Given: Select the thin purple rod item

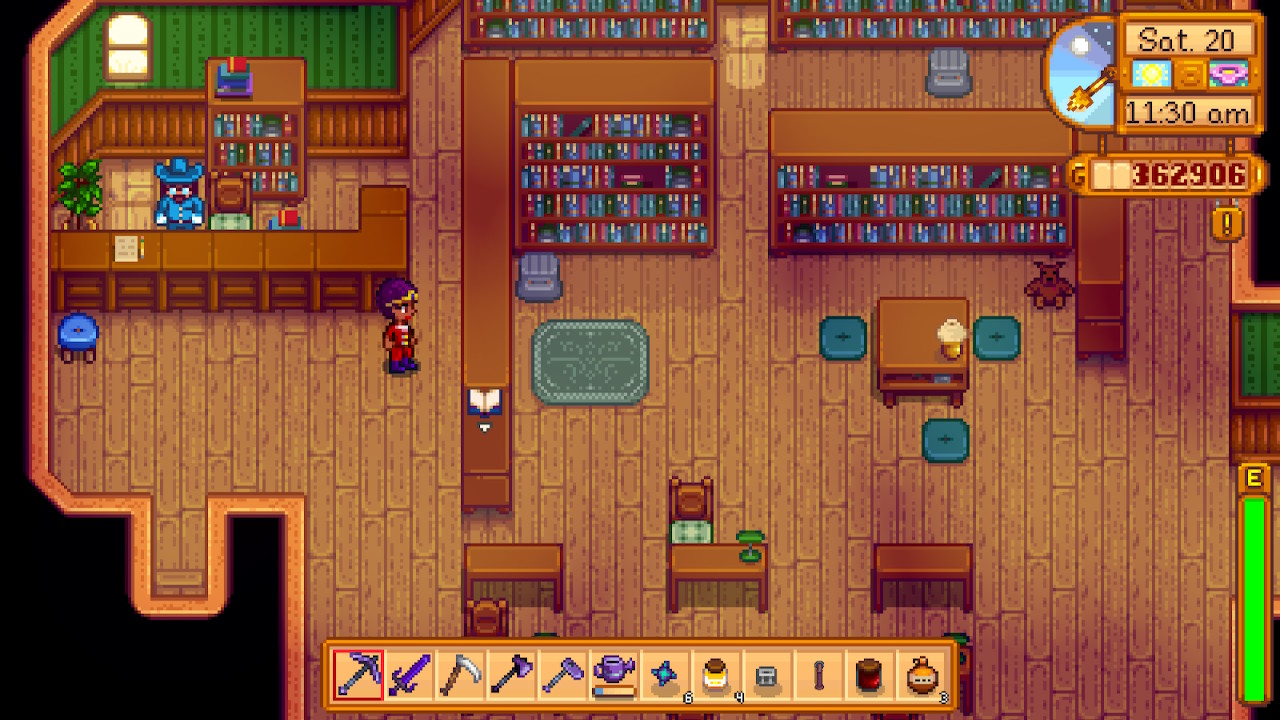Looking at the screenshot, I should pos(818,676).
